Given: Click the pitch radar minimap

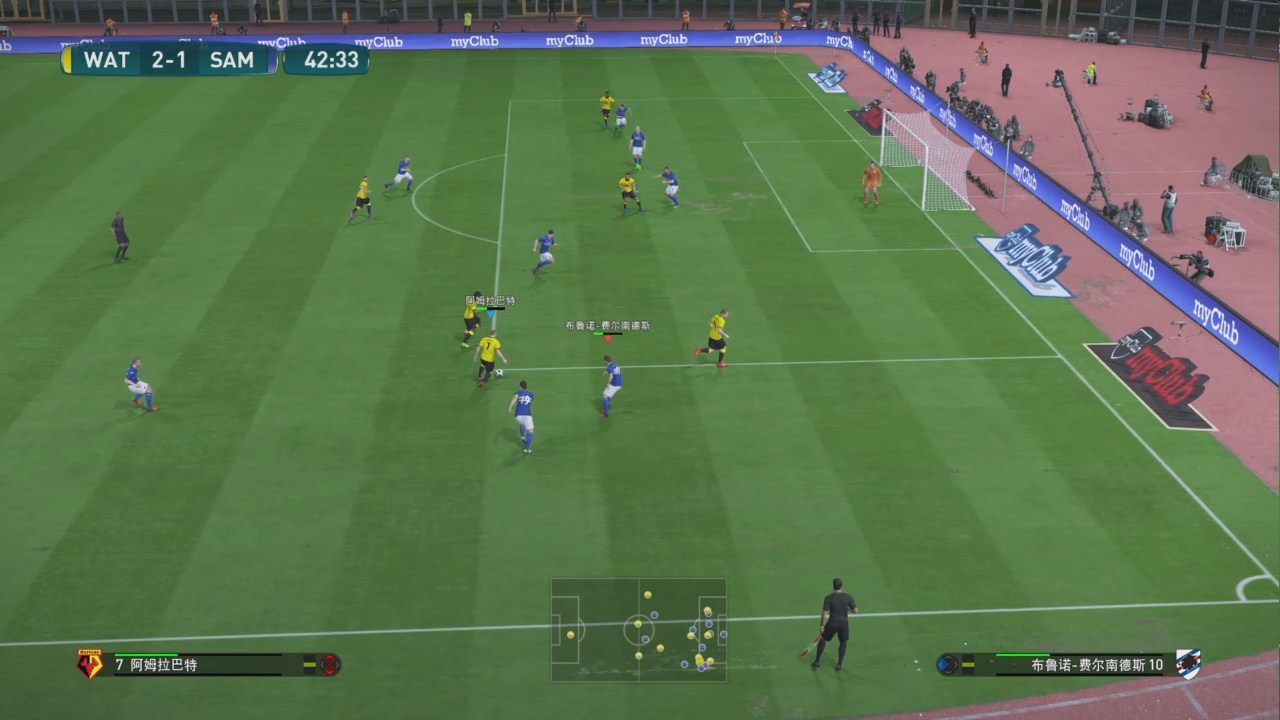Looking at the screenshot, I should 638,630.
